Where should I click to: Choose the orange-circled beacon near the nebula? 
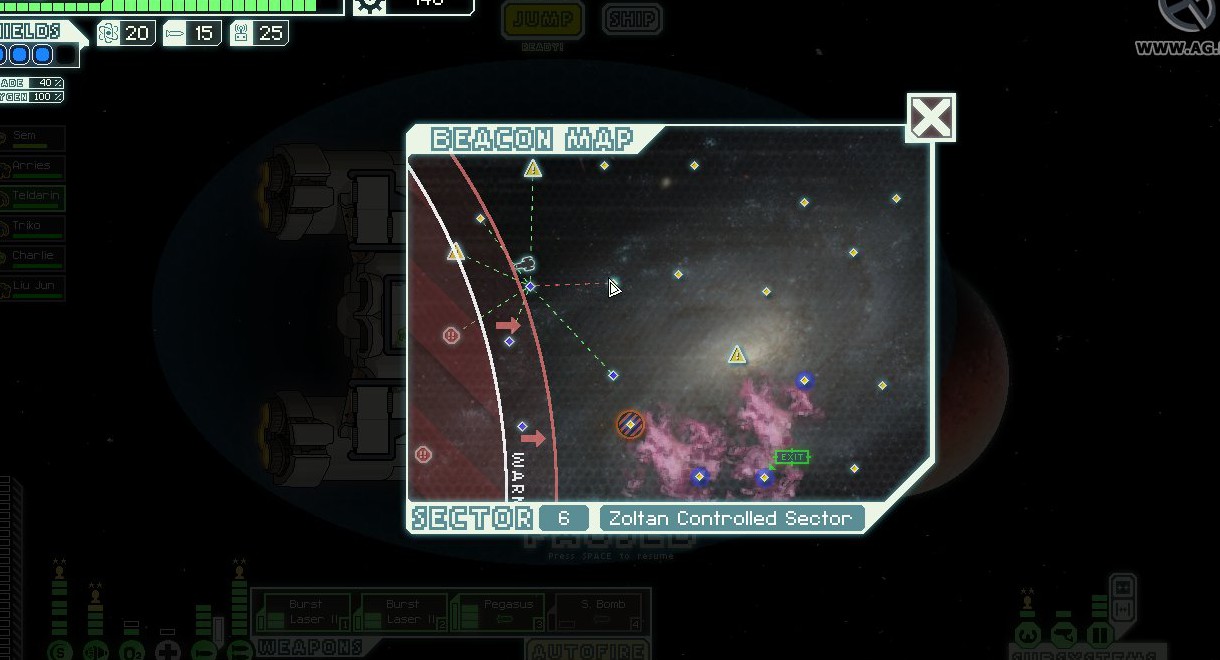point(630,425)
